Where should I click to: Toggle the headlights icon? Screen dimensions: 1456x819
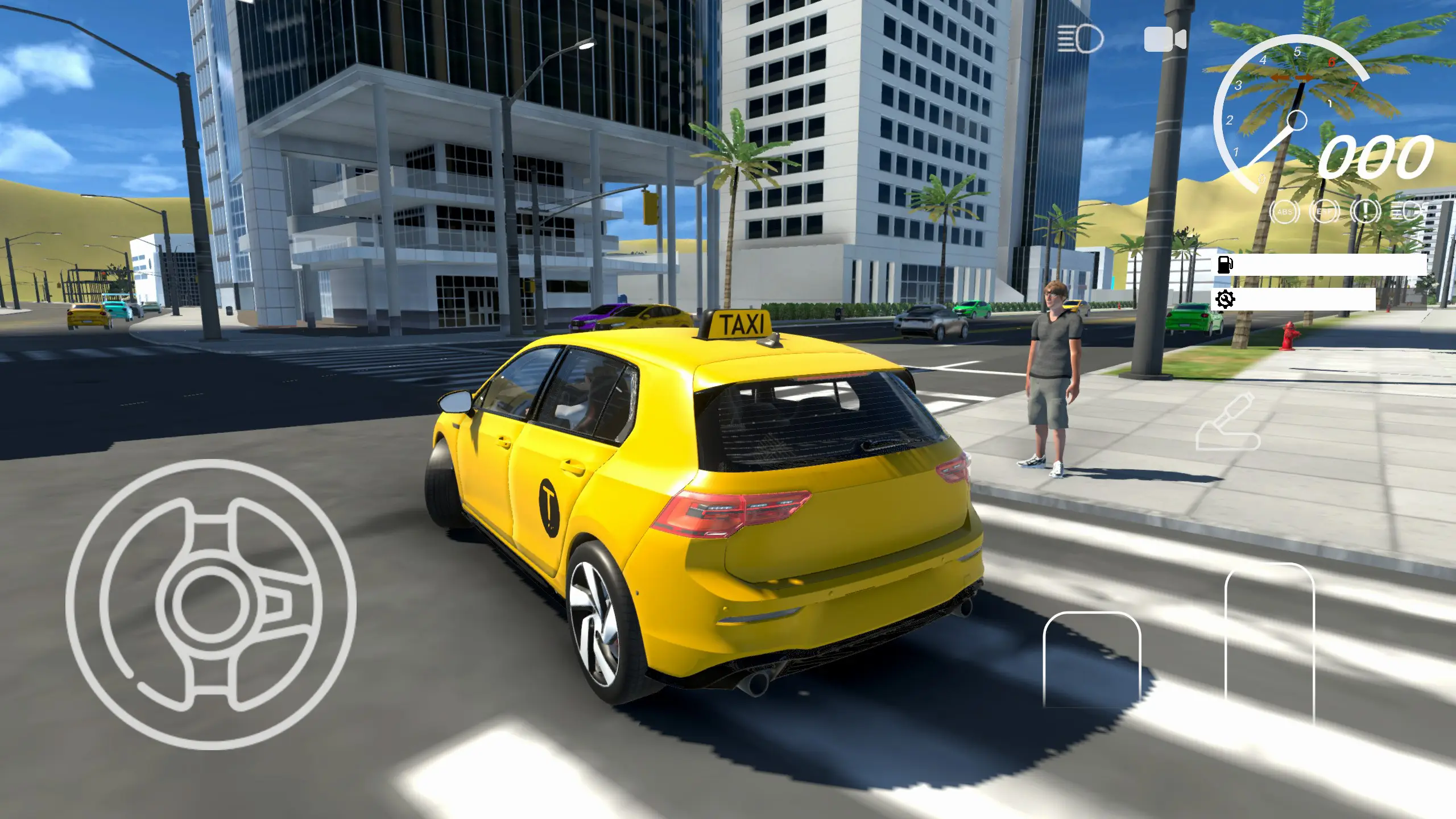tap(1080, 40)
